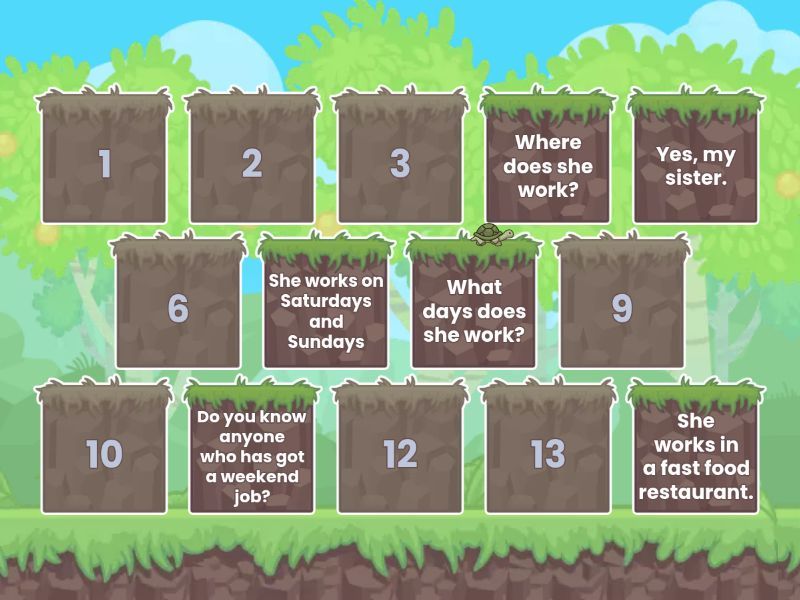800x600 pixels.
Task: Turn over tile number 9
Action: point(622,308)
